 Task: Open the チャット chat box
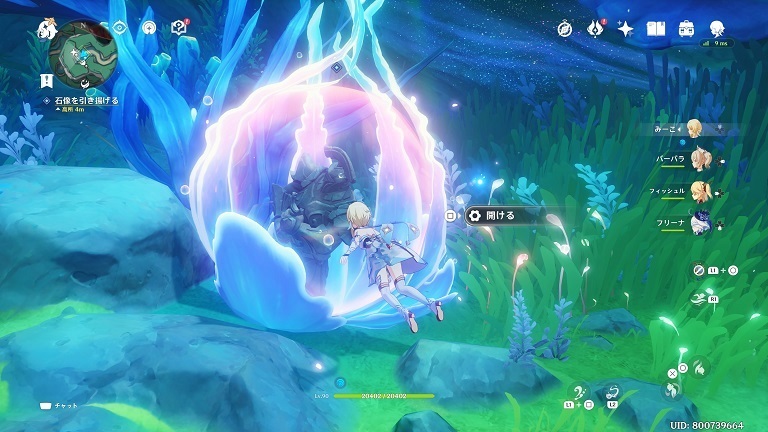pyautogui.click(x=58, y=406)
